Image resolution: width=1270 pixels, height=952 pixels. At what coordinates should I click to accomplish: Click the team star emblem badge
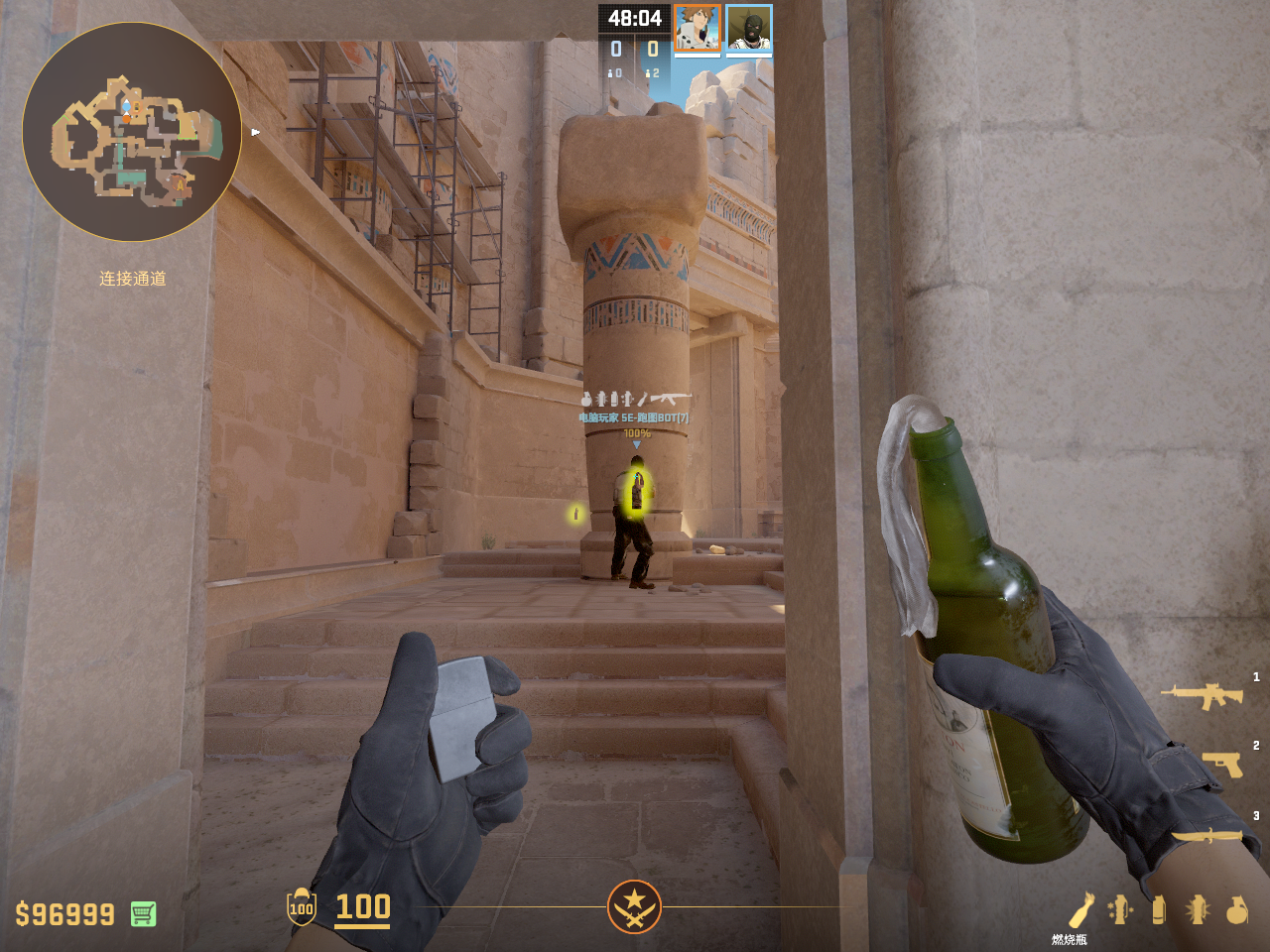coord(634,906)
